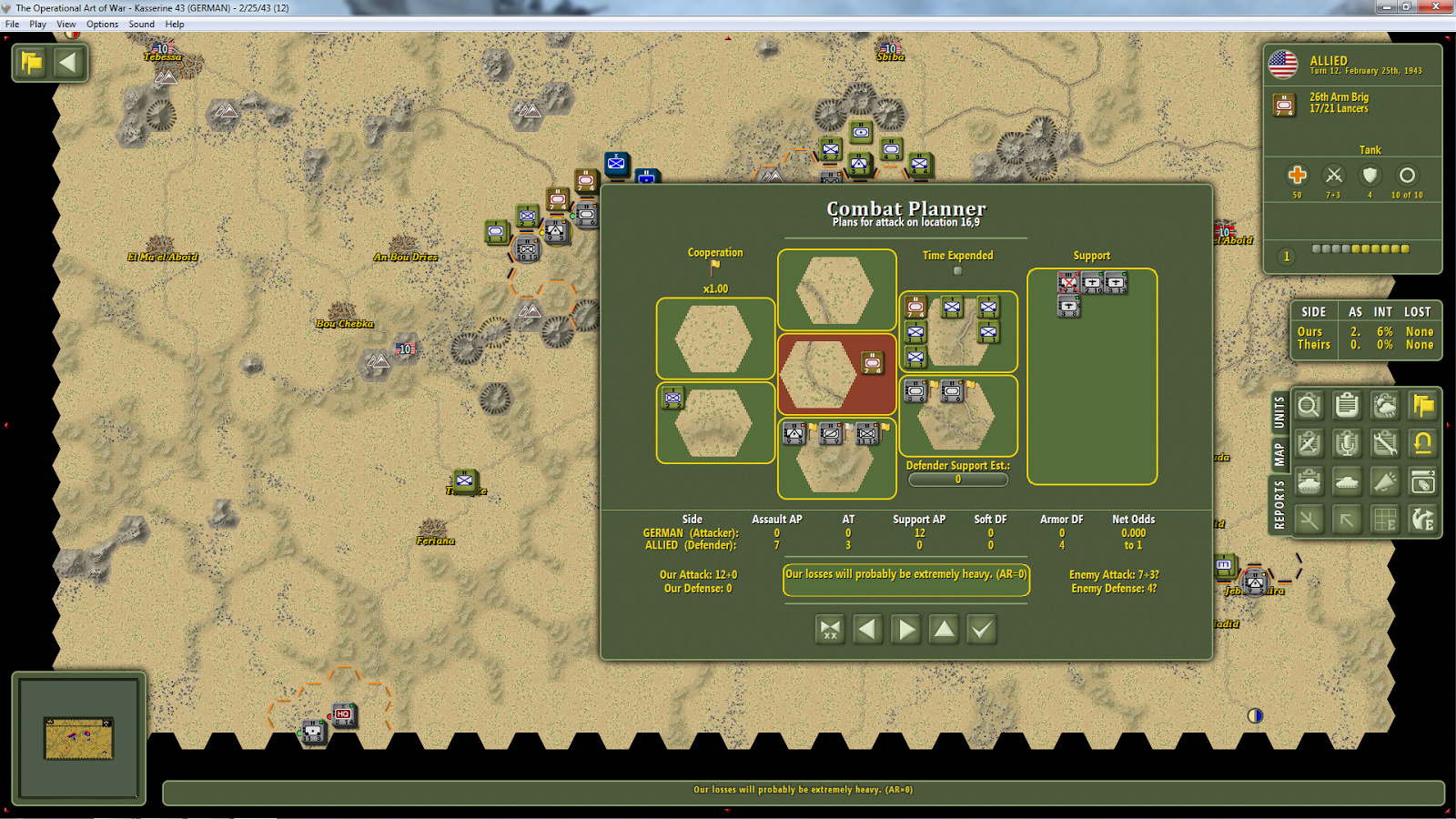Open the weather report icon
Image resolution: width=1456 pixels, height=819 pixels.
[x=1384, y=406]
